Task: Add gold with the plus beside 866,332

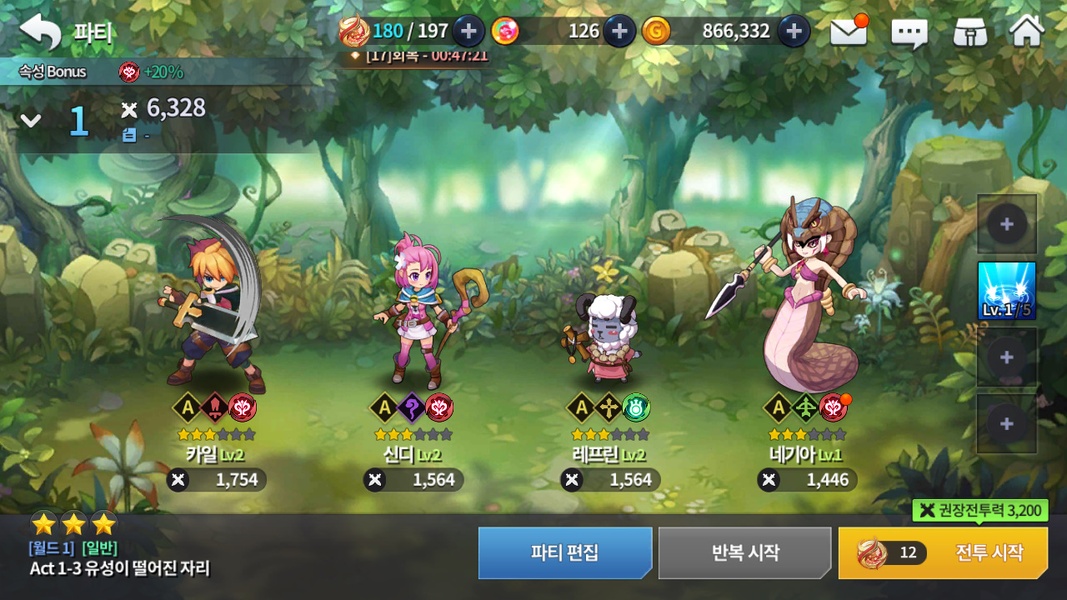Action: tap(794, 31)
